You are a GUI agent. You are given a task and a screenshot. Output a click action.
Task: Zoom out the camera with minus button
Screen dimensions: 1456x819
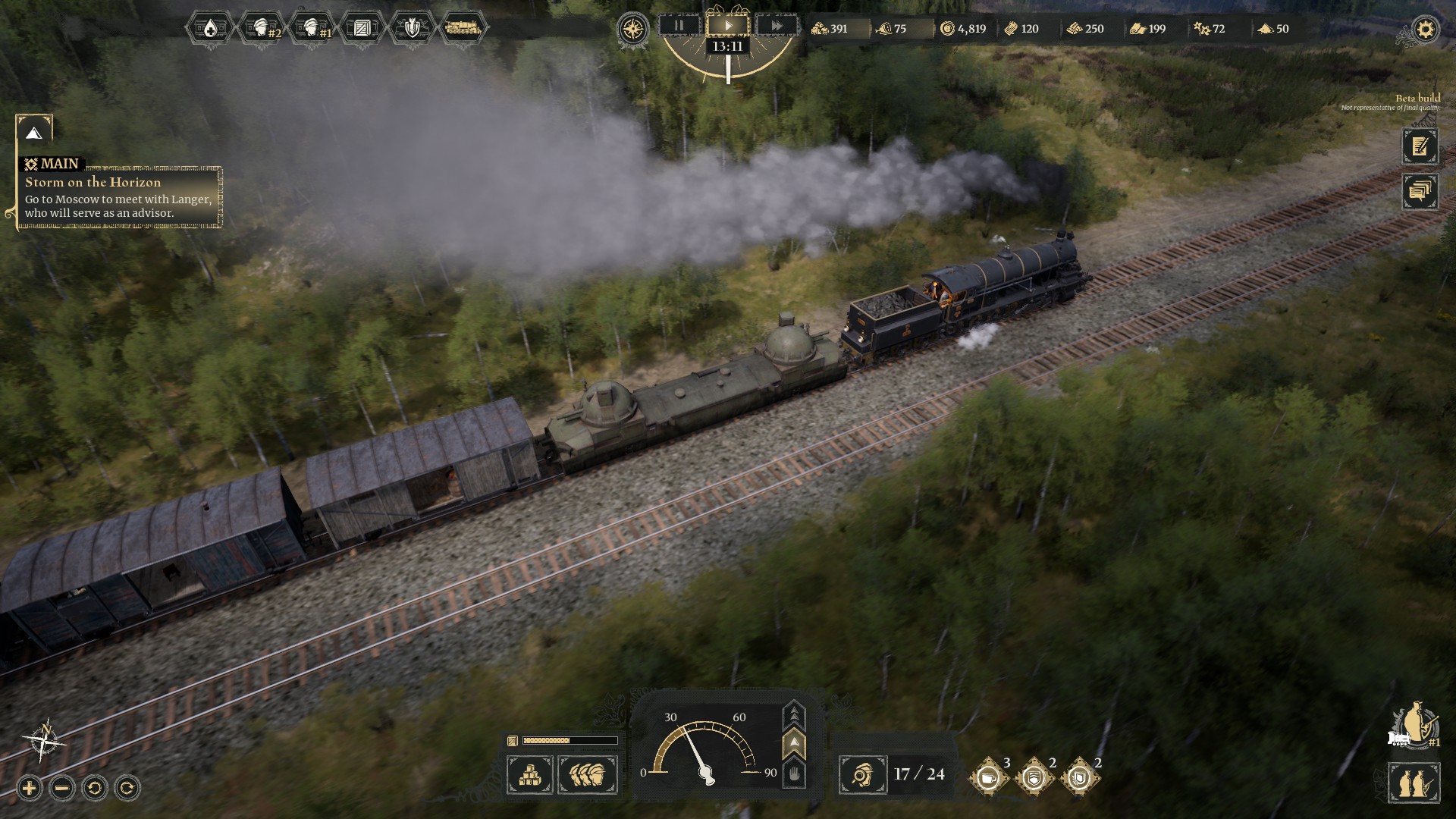tap(62, 788)
